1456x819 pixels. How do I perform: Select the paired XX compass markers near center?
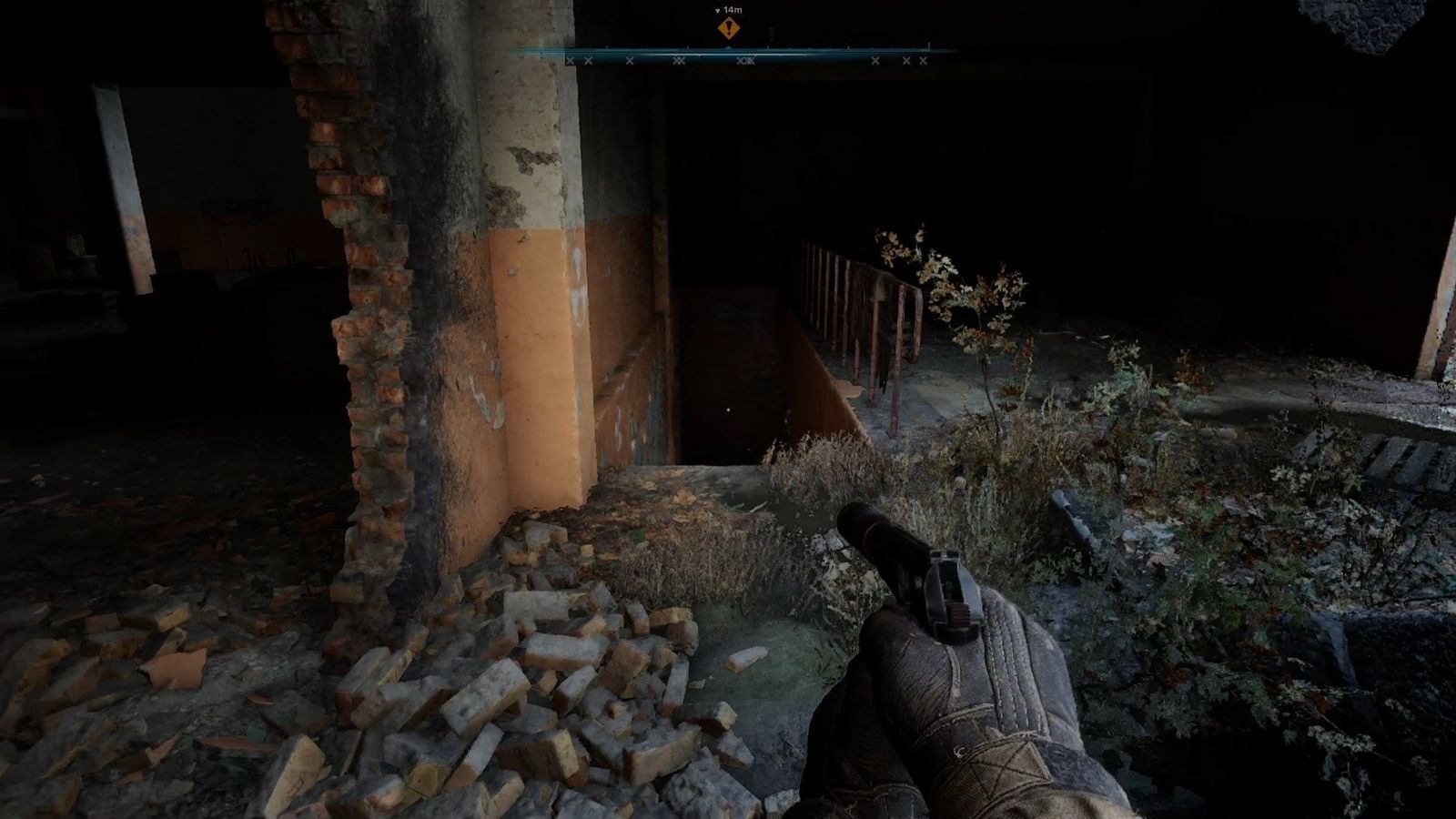tap(744, 61)
